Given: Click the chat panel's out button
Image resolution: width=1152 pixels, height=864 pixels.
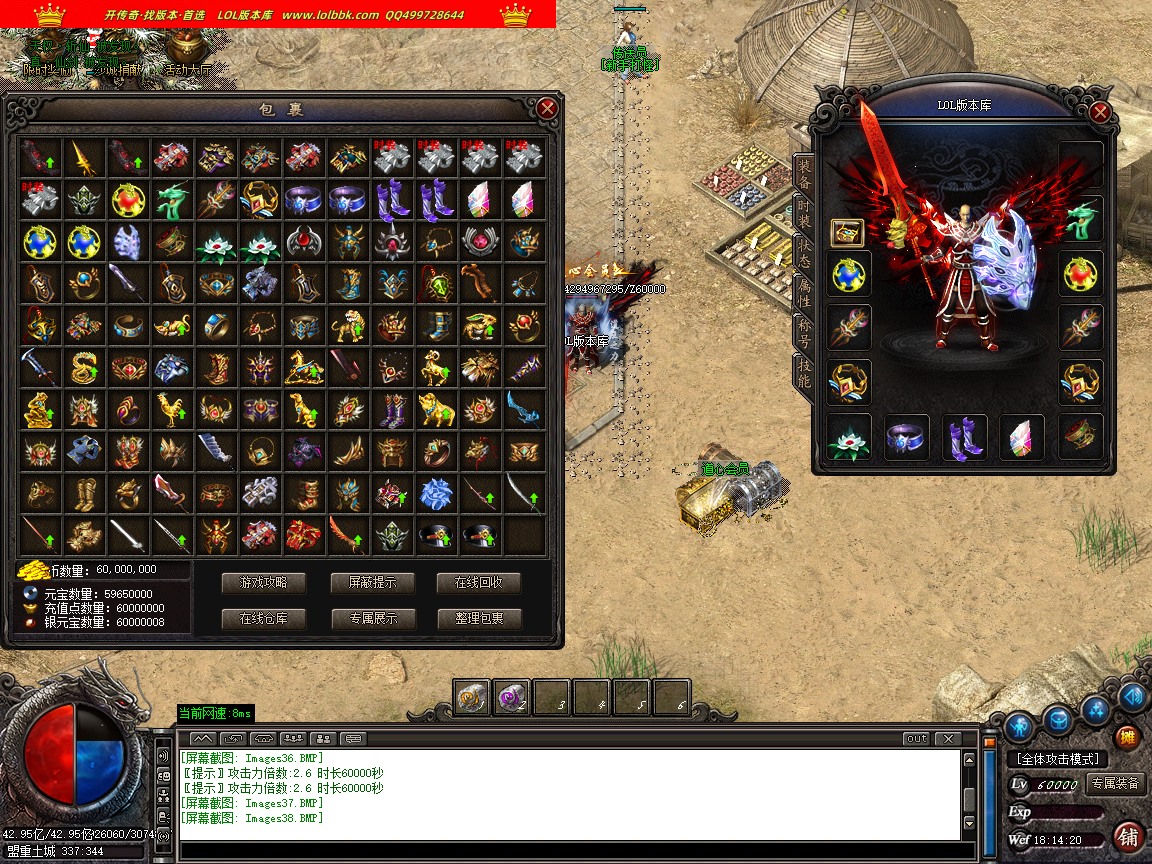Looking at the screenshot, I should point(915,739).
